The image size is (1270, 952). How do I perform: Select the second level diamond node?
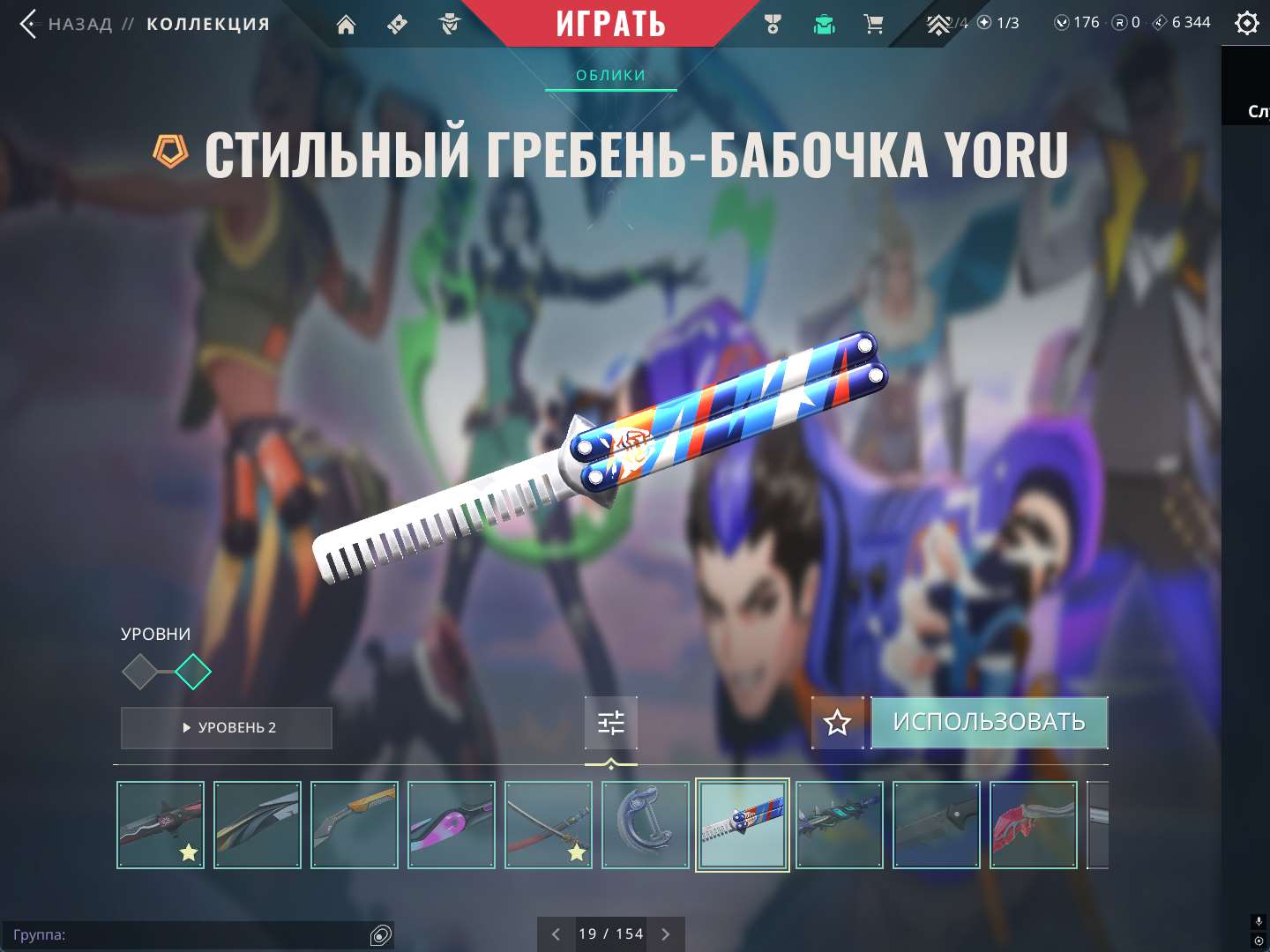click(x=193, y=671)
